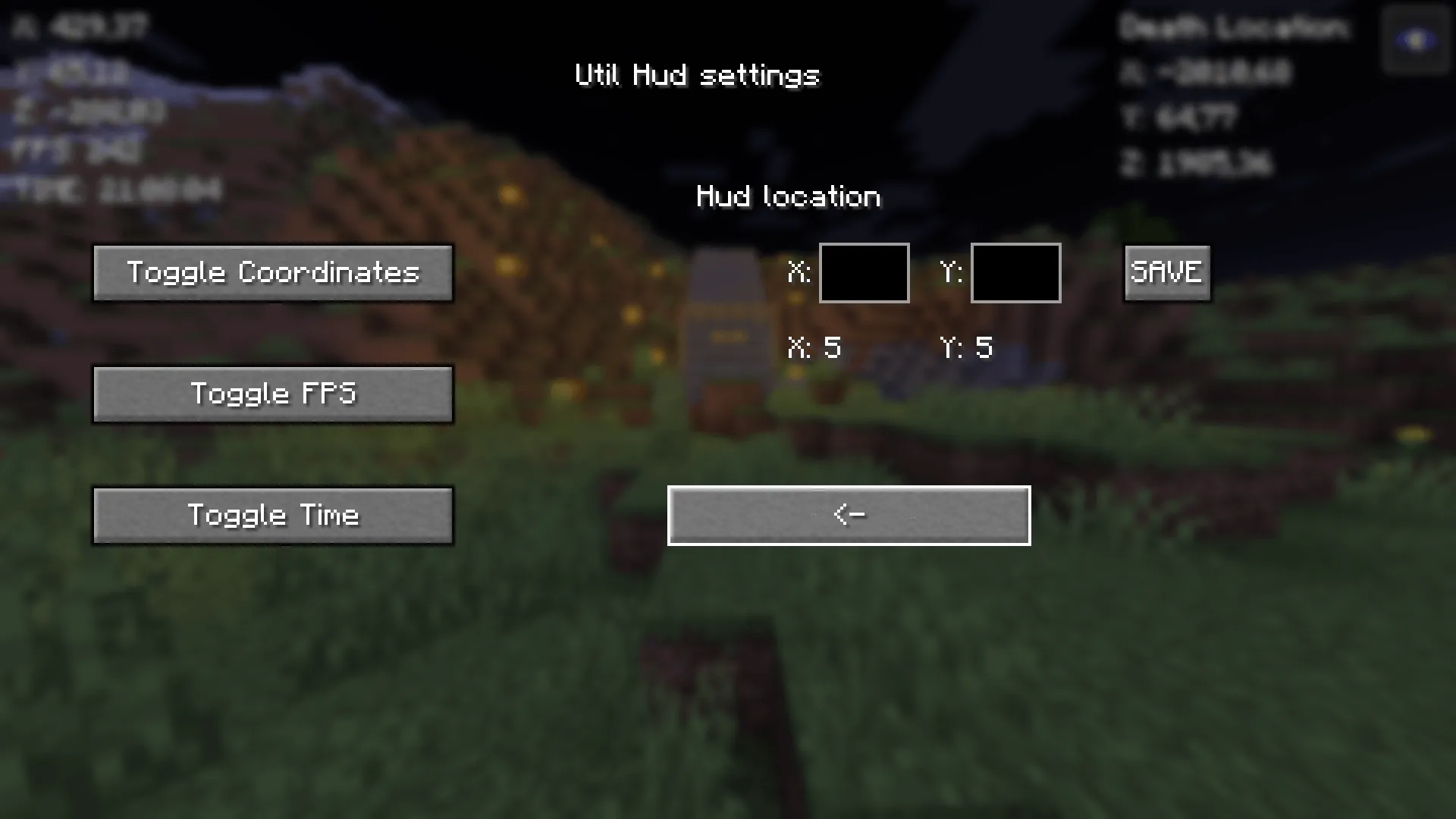Click the 'Util Hud settings' title text
Viewport: 1456px width, 819px height.
tap(696, 75)
